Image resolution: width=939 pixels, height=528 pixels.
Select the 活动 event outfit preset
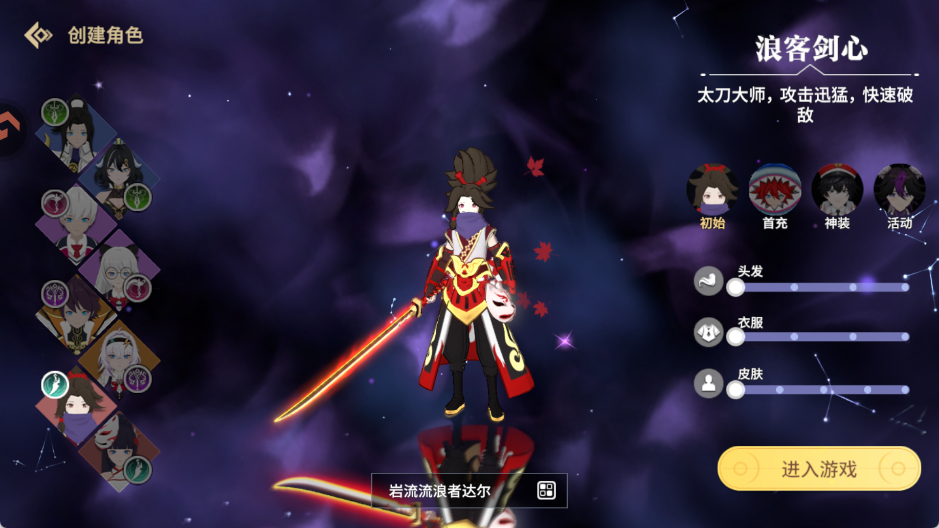click(899, 190)
